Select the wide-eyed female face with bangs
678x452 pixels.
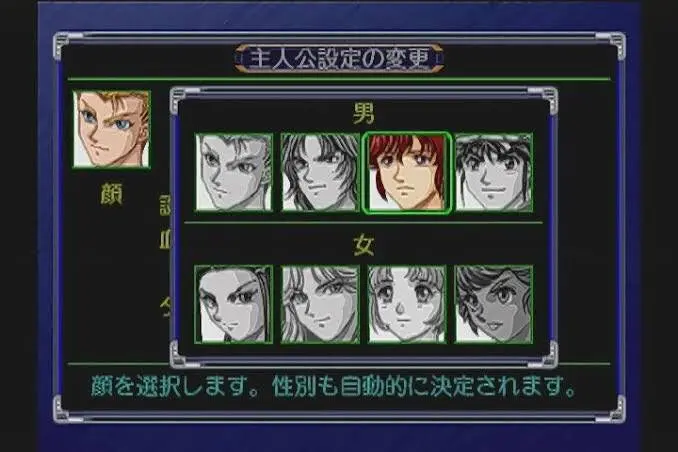(407, 304)
